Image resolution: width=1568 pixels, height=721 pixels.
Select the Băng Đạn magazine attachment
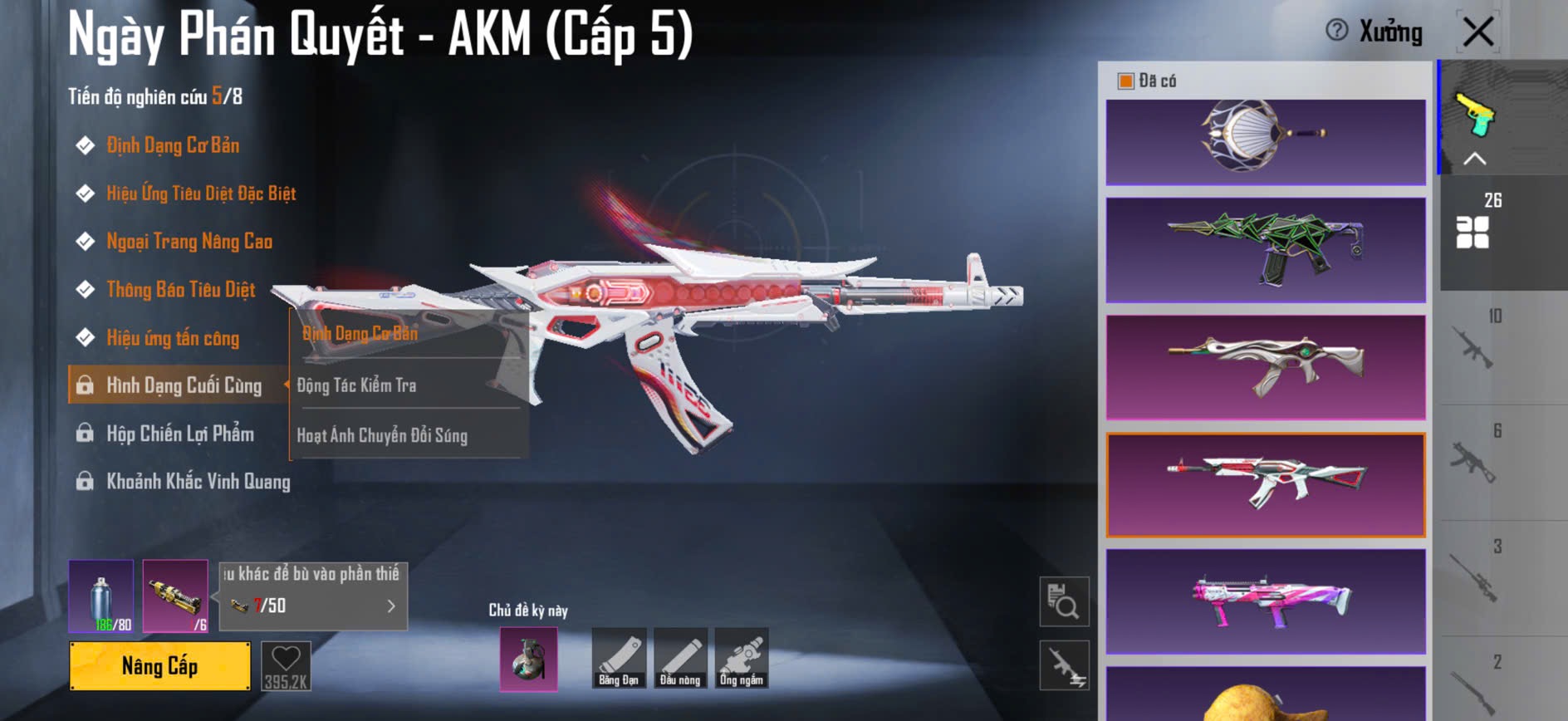pos(619,659)
